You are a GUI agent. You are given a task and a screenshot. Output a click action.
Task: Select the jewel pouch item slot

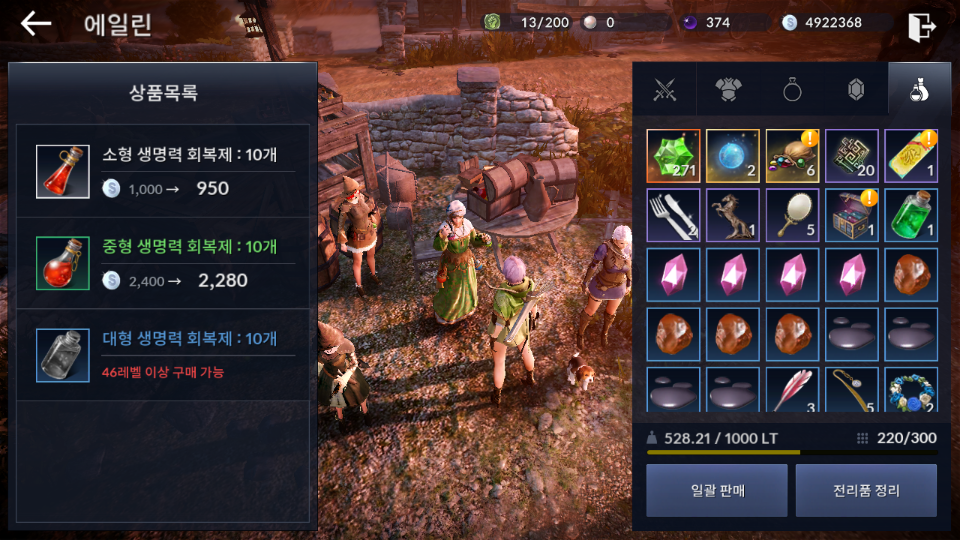click(x=792, y=156)
